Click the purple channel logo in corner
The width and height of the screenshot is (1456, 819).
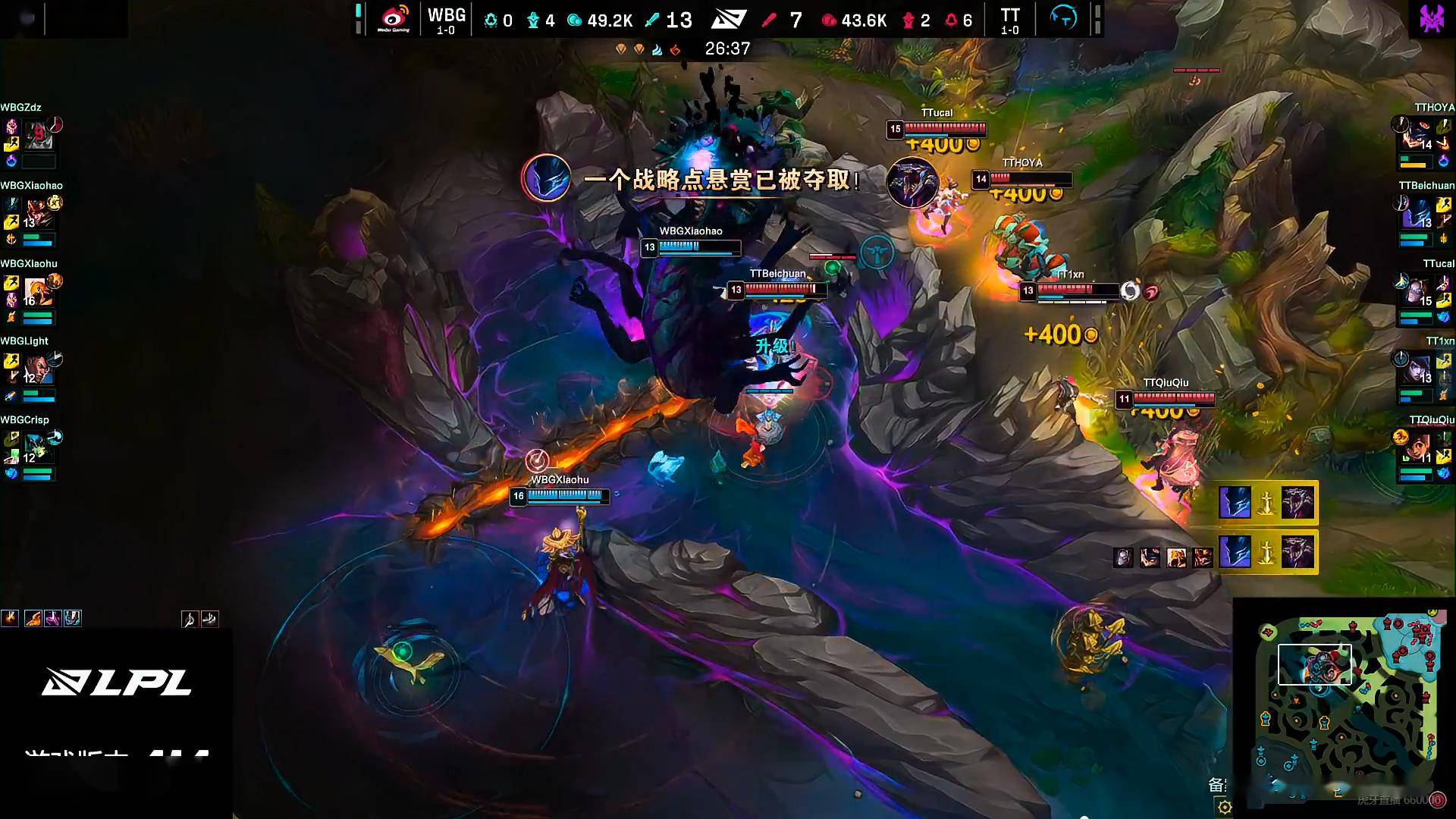coord(1432,18)
